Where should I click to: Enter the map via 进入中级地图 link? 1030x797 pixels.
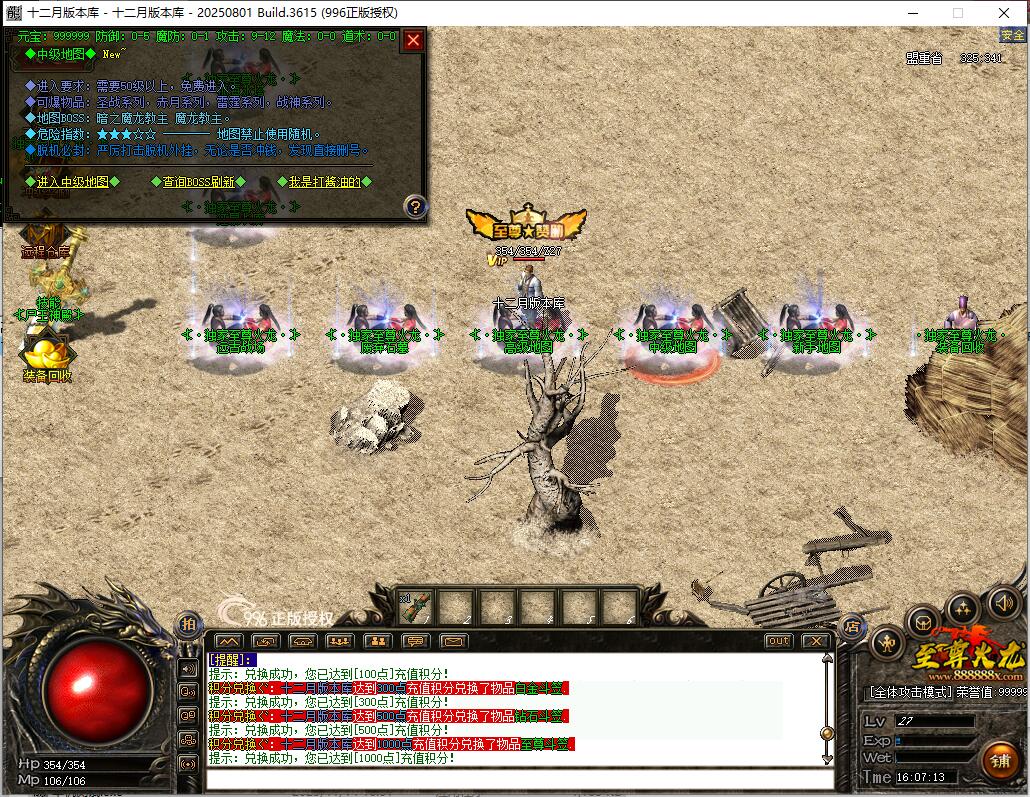click(72, 182)
